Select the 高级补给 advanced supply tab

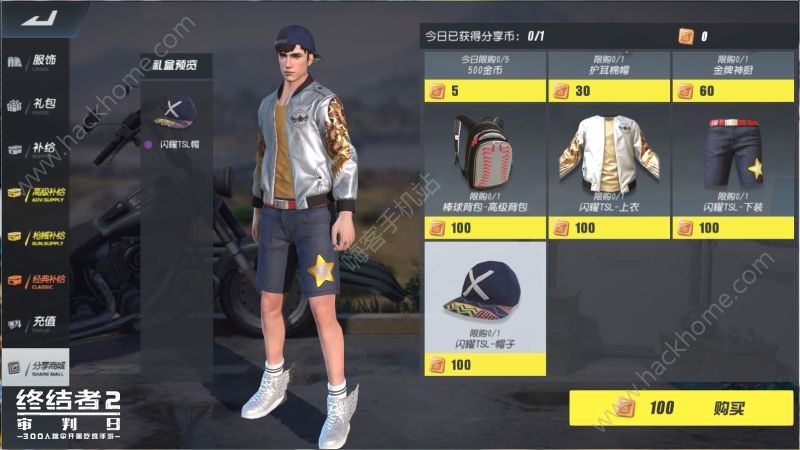click(35, 191)
